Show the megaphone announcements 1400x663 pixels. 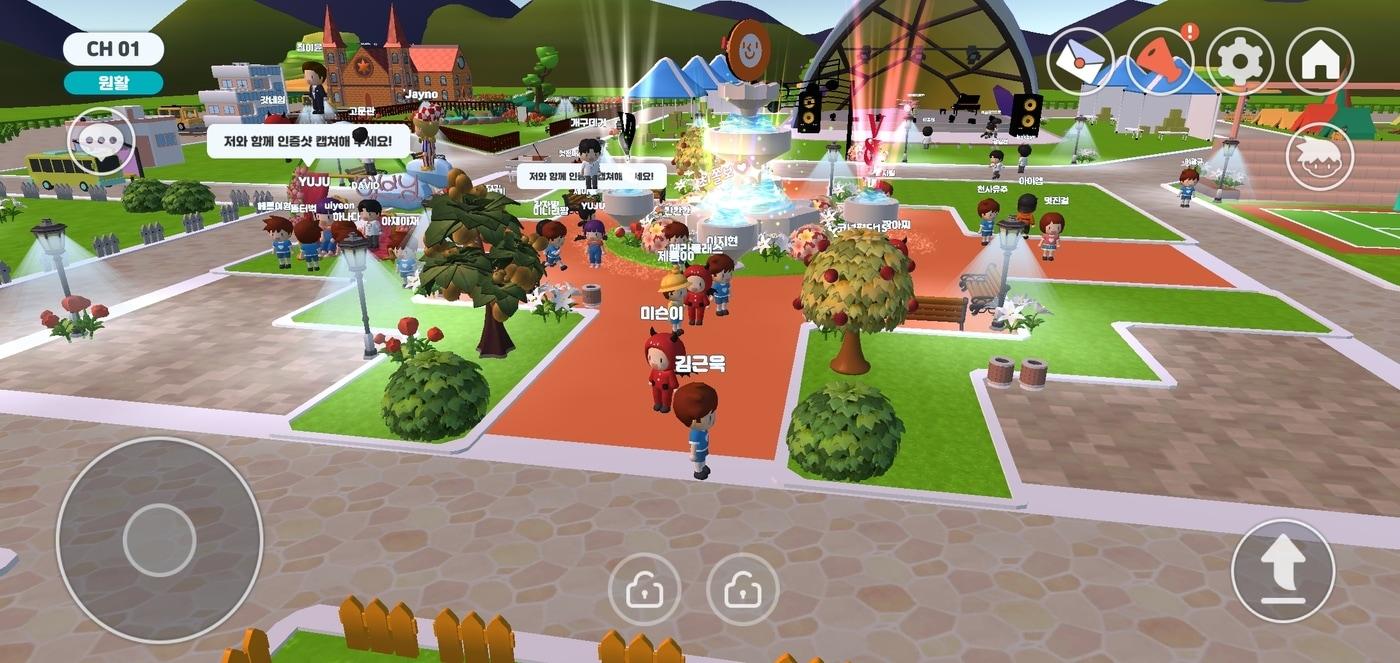tap(1160, 61)
